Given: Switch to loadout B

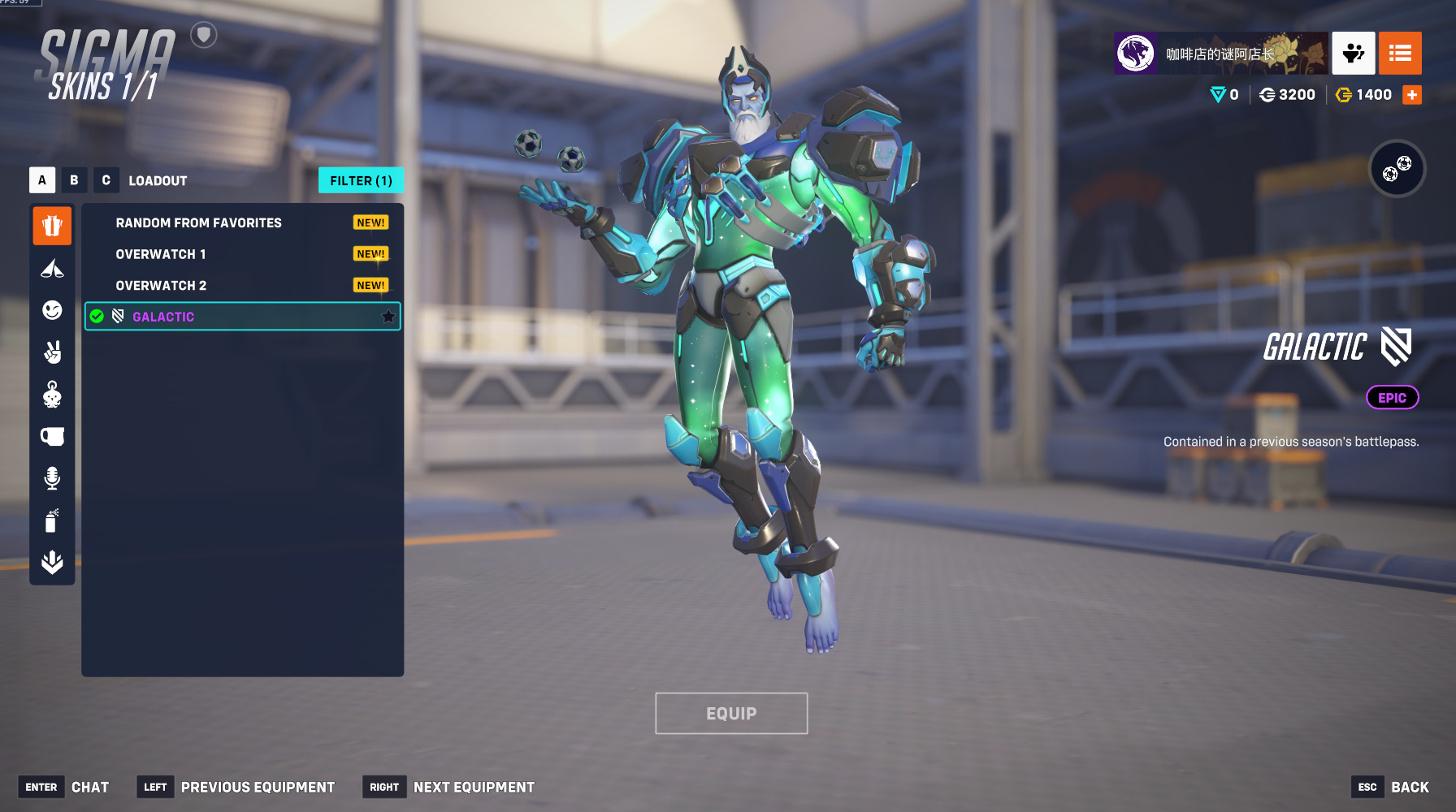Looking at the screenshot, I should coord(74,180).
